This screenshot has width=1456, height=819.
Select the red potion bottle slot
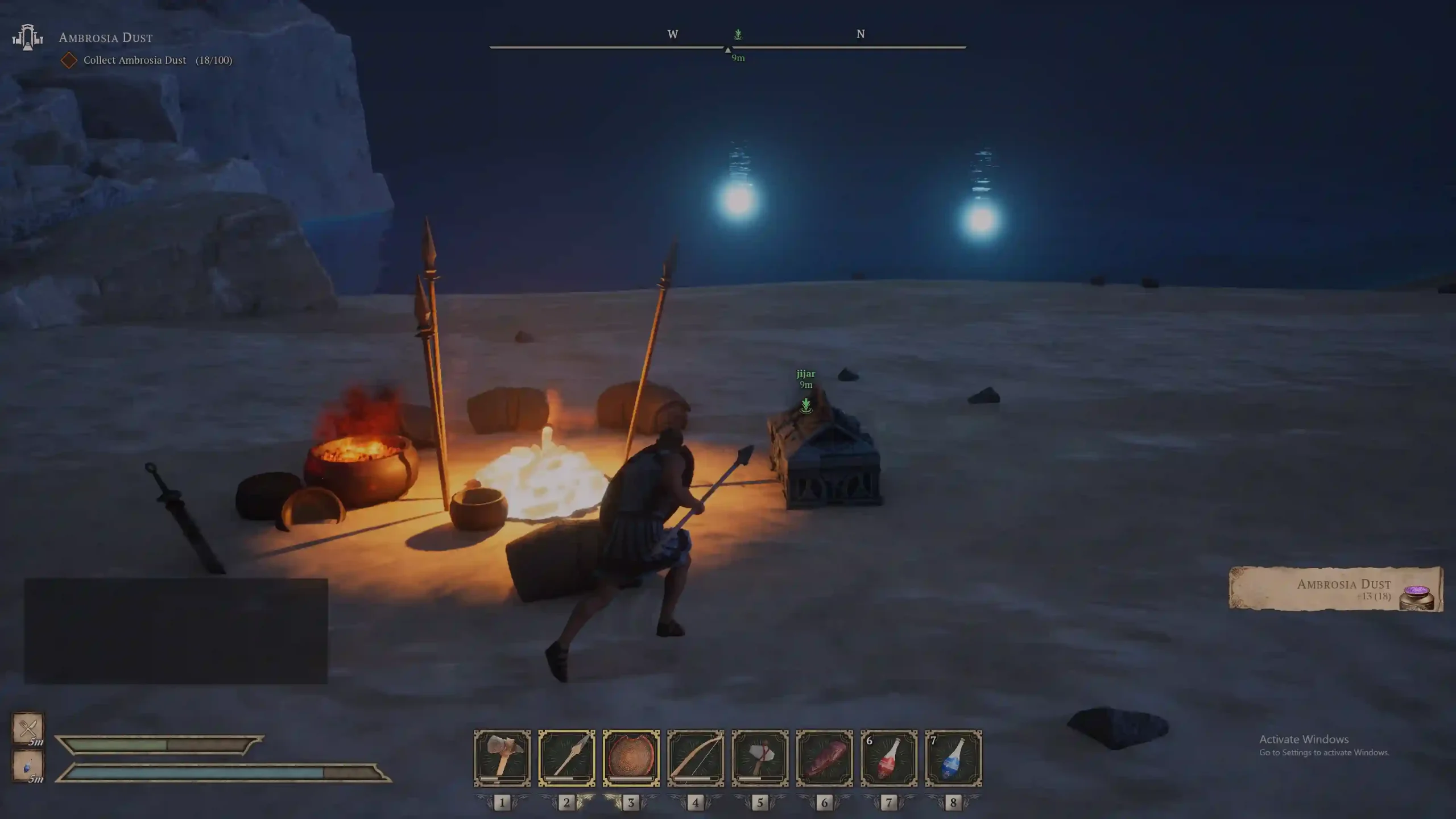click(x=889, y=758)
